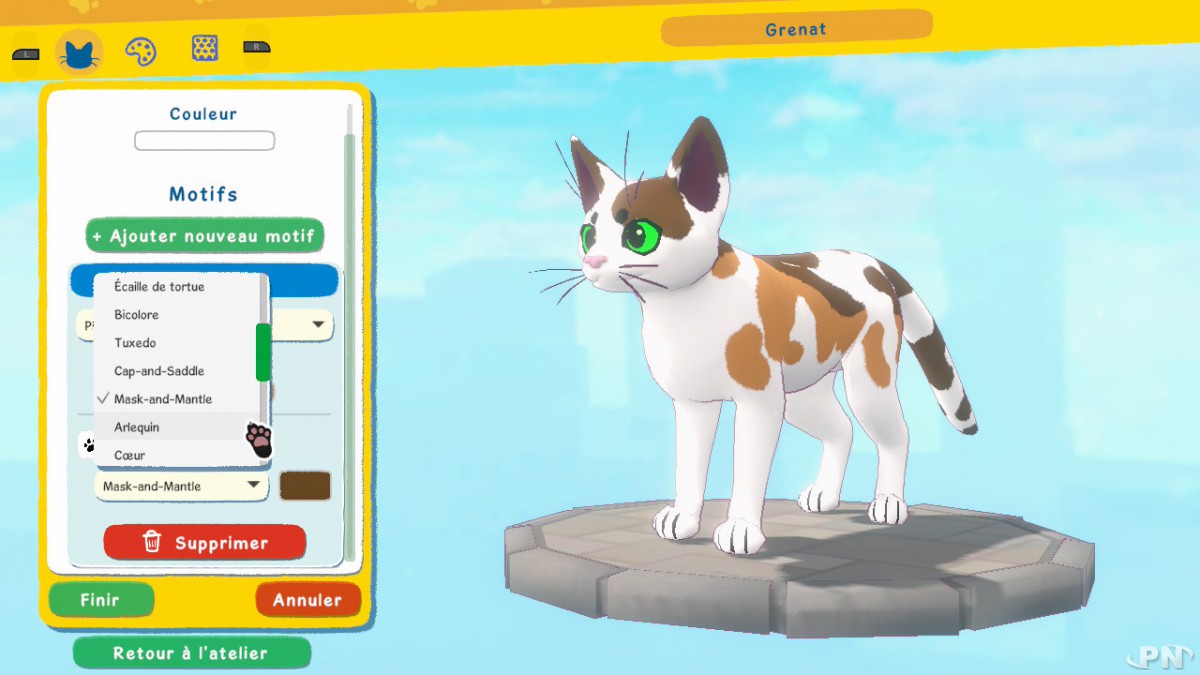
Task: Choose Écaille de tortue pattern
Action: pyautogui.click(x=160, y=287)
